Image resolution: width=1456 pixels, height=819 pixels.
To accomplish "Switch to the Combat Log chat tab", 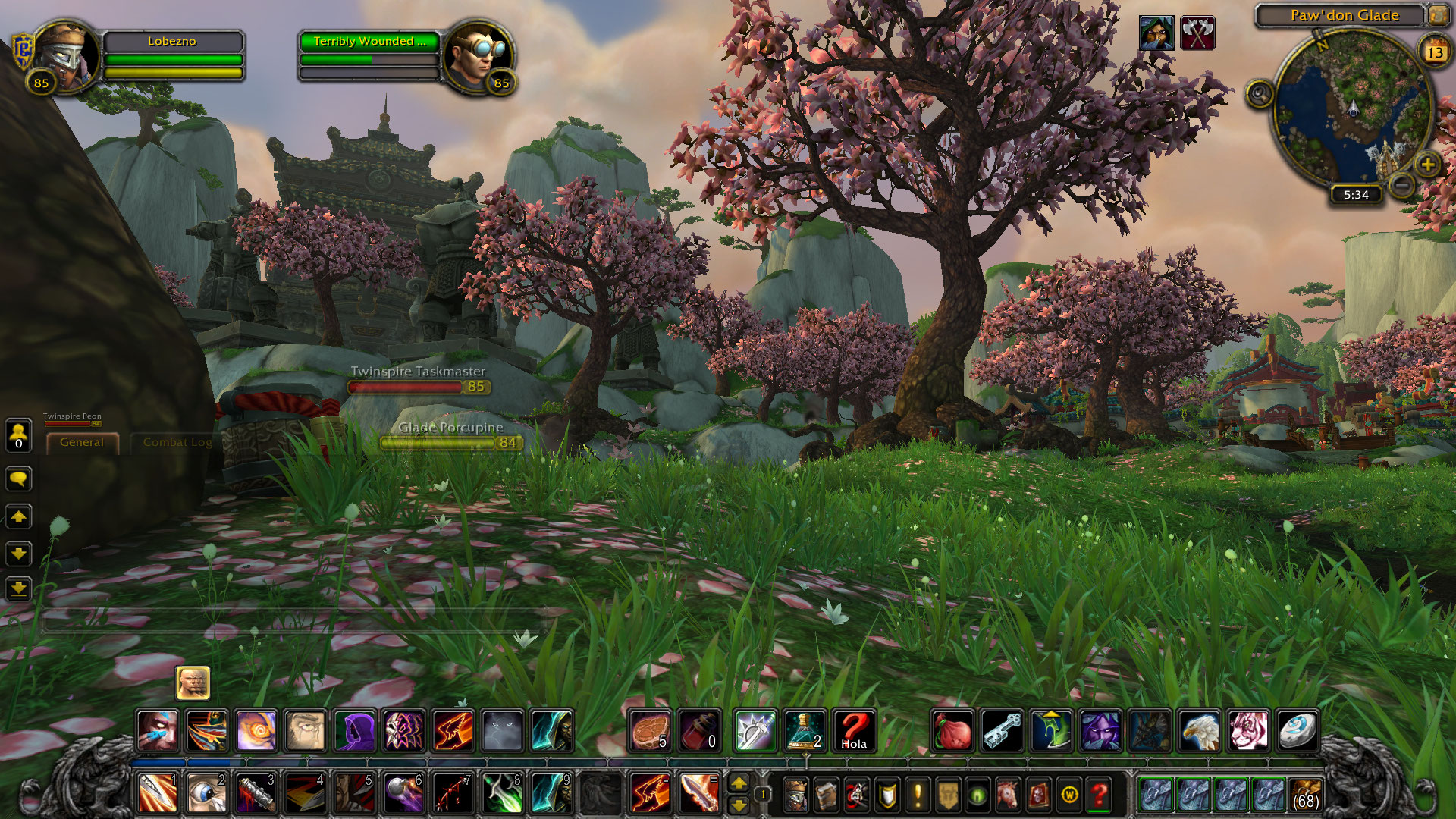I will tap(177, 442).
